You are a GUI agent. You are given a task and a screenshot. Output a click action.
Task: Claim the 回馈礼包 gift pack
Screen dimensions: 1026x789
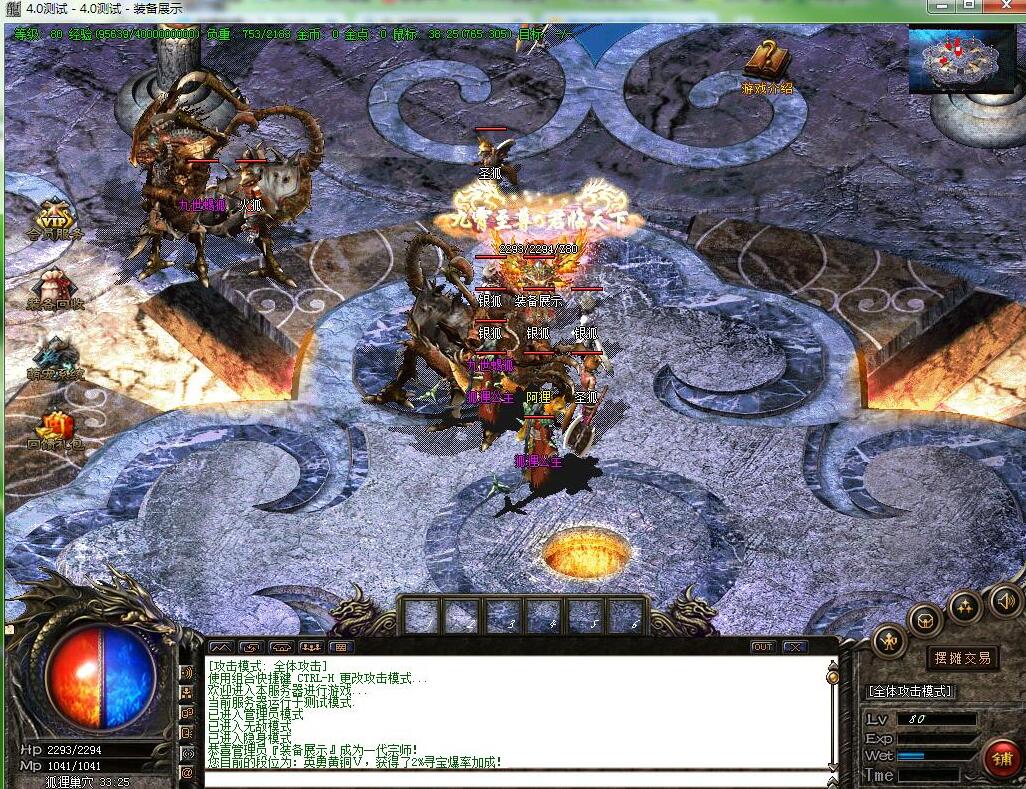(x=55, y=427)
